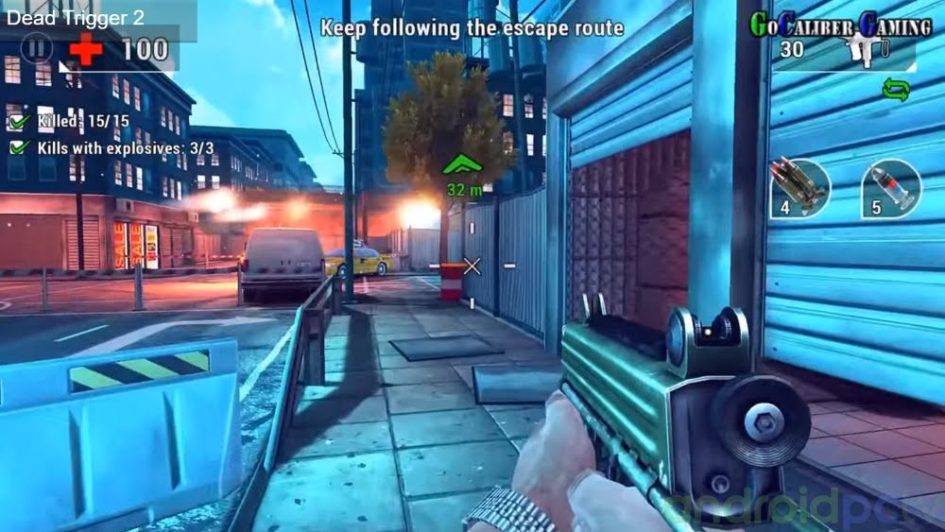Use the syringe item showing 5
Image resolution: width=945 pixels, height=532 pixels.
pos(889,187)
